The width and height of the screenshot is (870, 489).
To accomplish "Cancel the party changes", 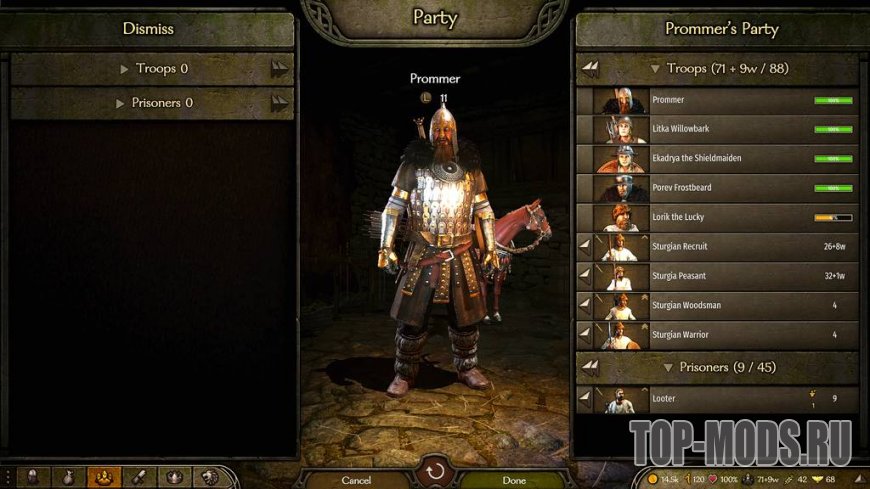I will [356, 480].
